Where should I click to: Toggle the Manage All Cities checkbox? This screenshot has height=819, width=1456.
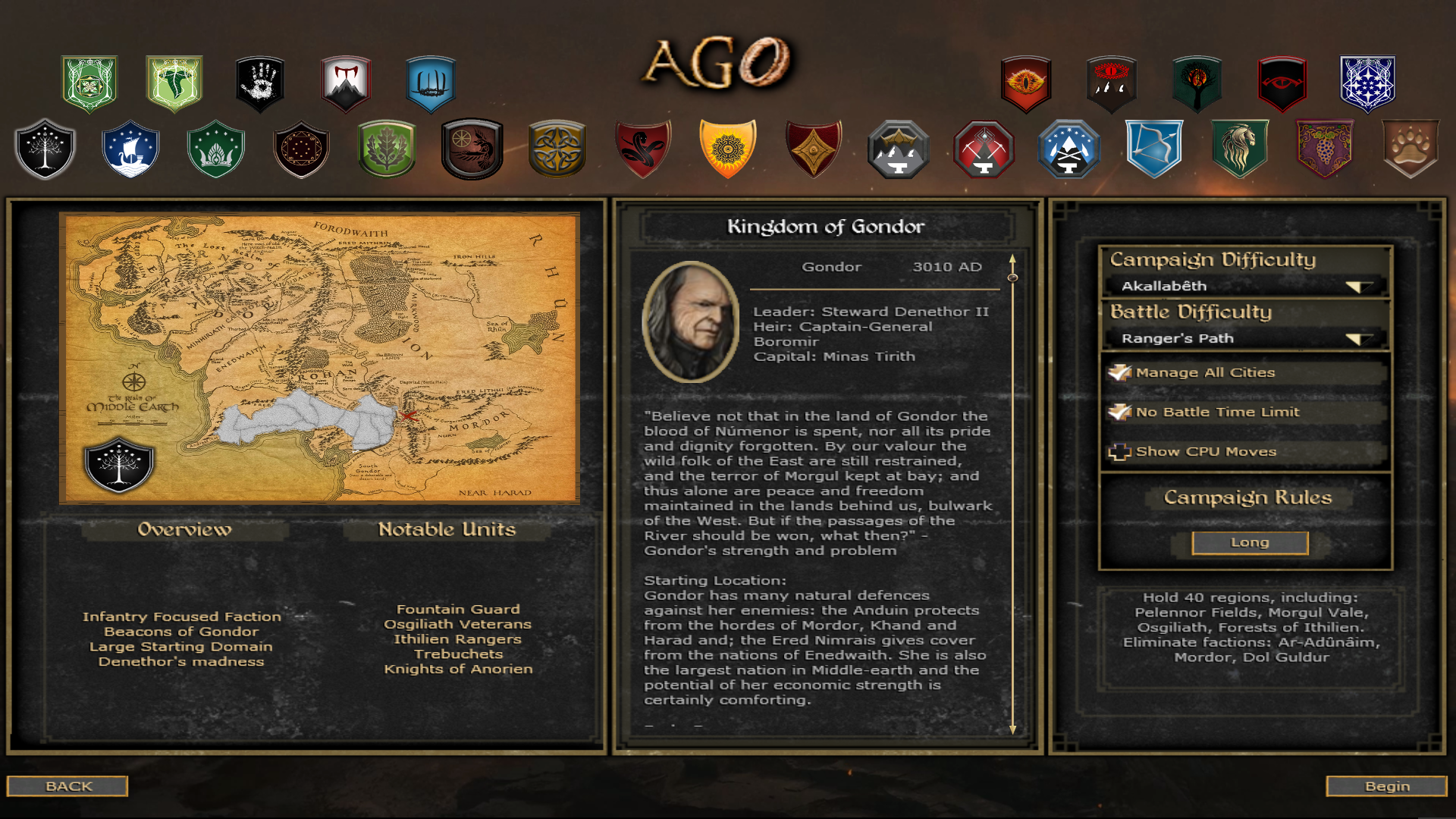tap(1119, 372)
